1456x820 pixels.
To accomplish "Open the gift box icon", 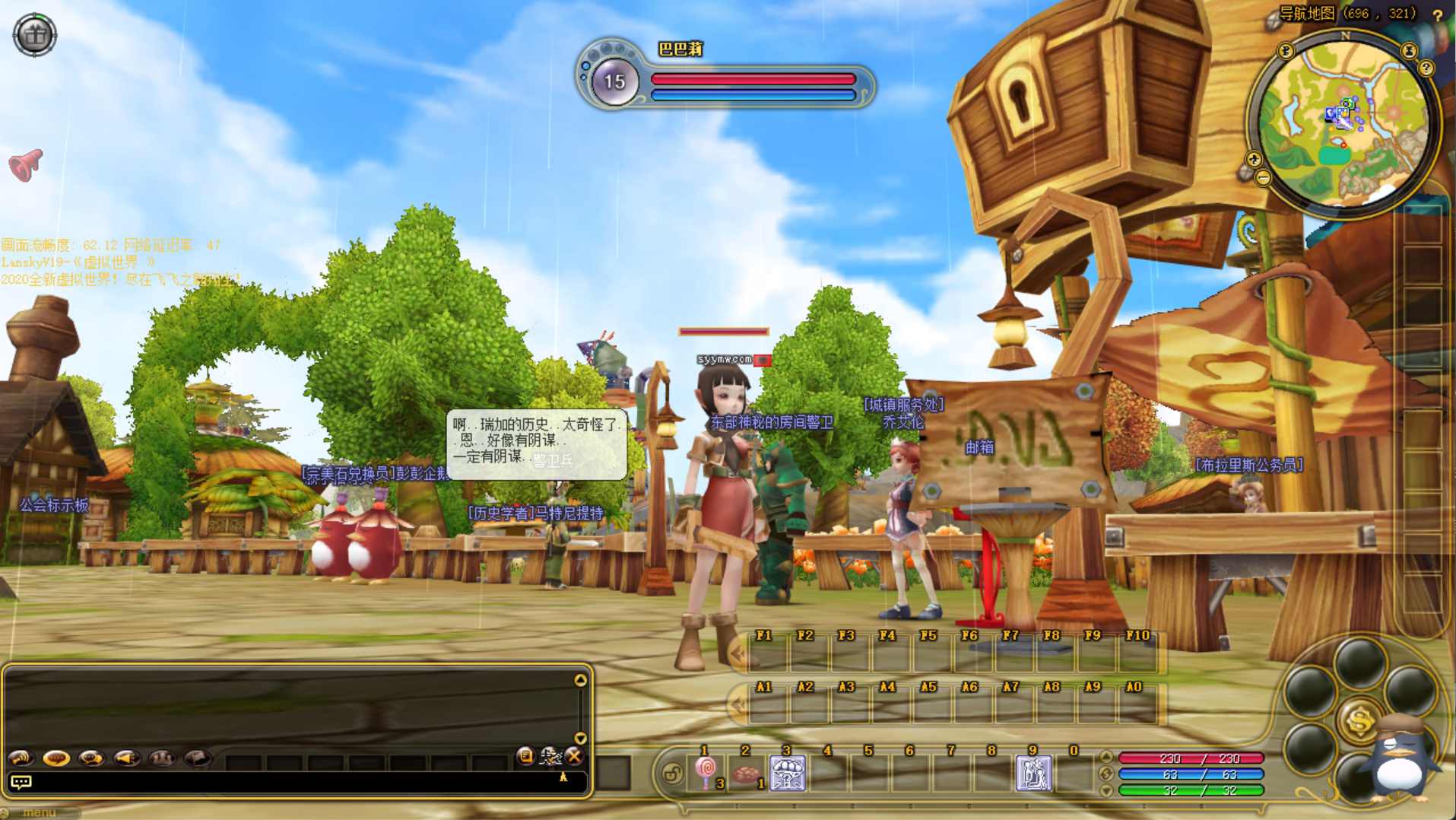I will click(34, 34).
